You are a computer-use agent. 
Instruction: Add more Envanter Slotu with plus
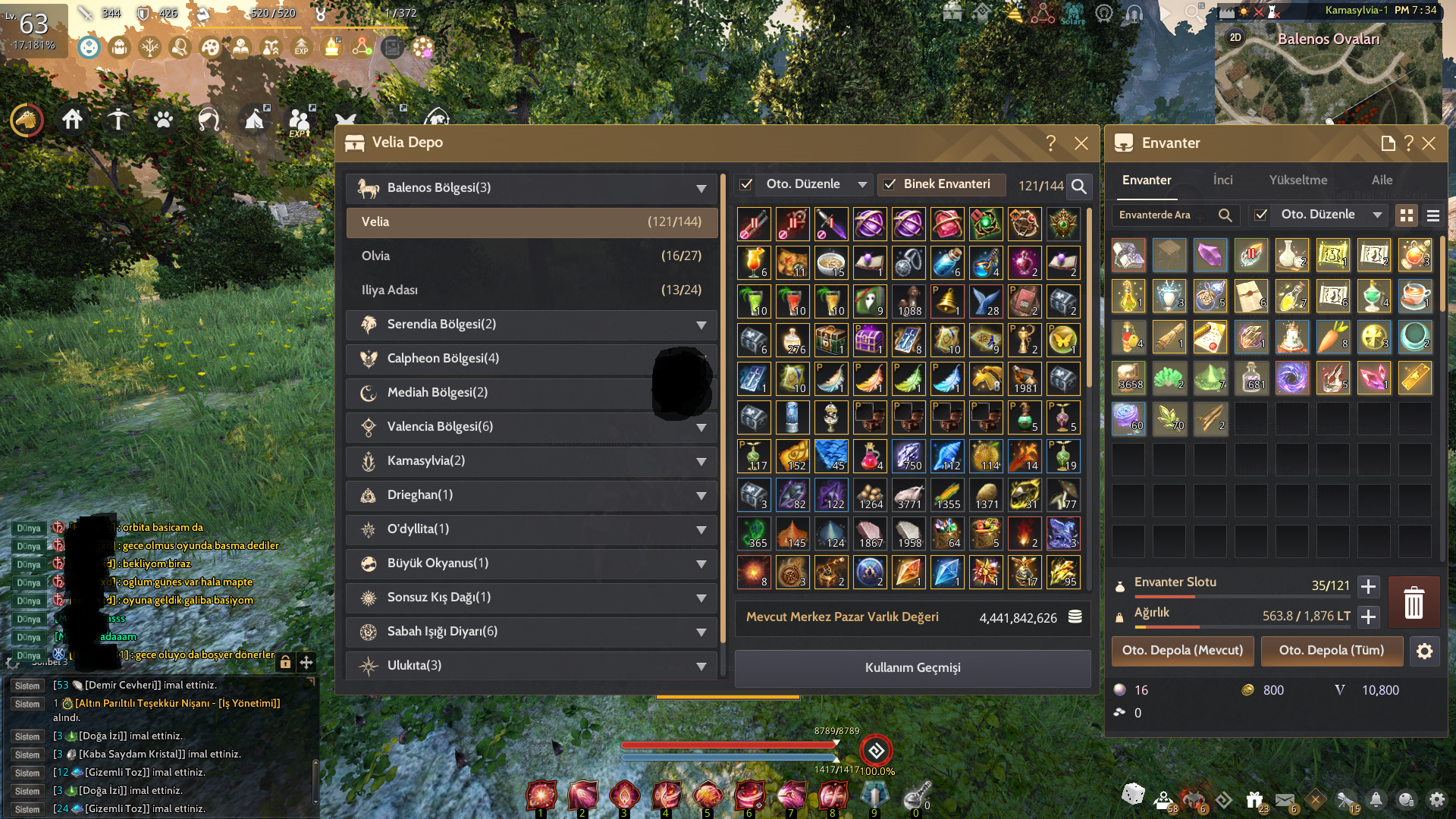coord(1369,586)
